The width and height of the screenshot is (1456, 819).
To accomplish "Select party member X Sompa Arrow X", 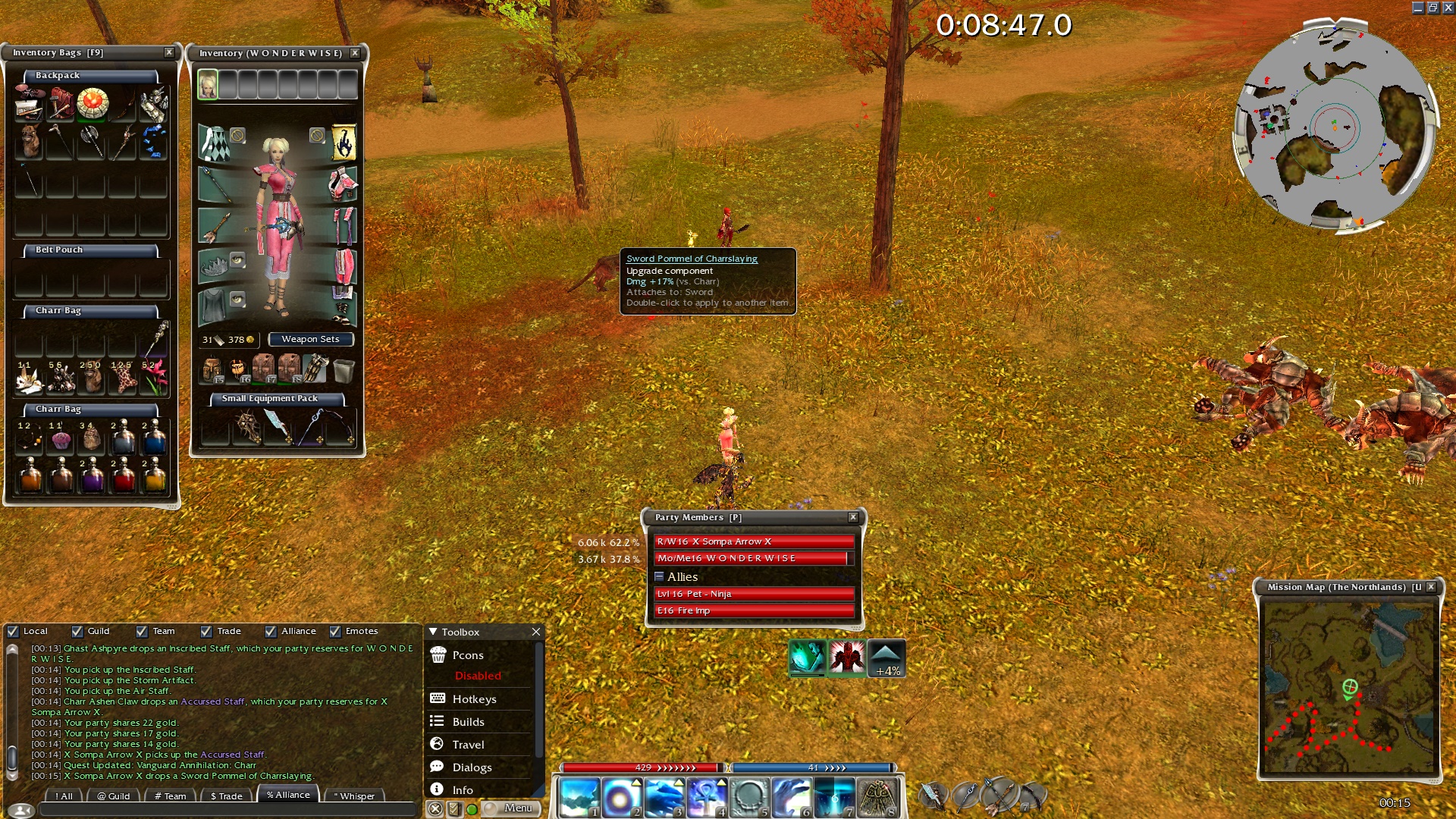I will point(754,541).
